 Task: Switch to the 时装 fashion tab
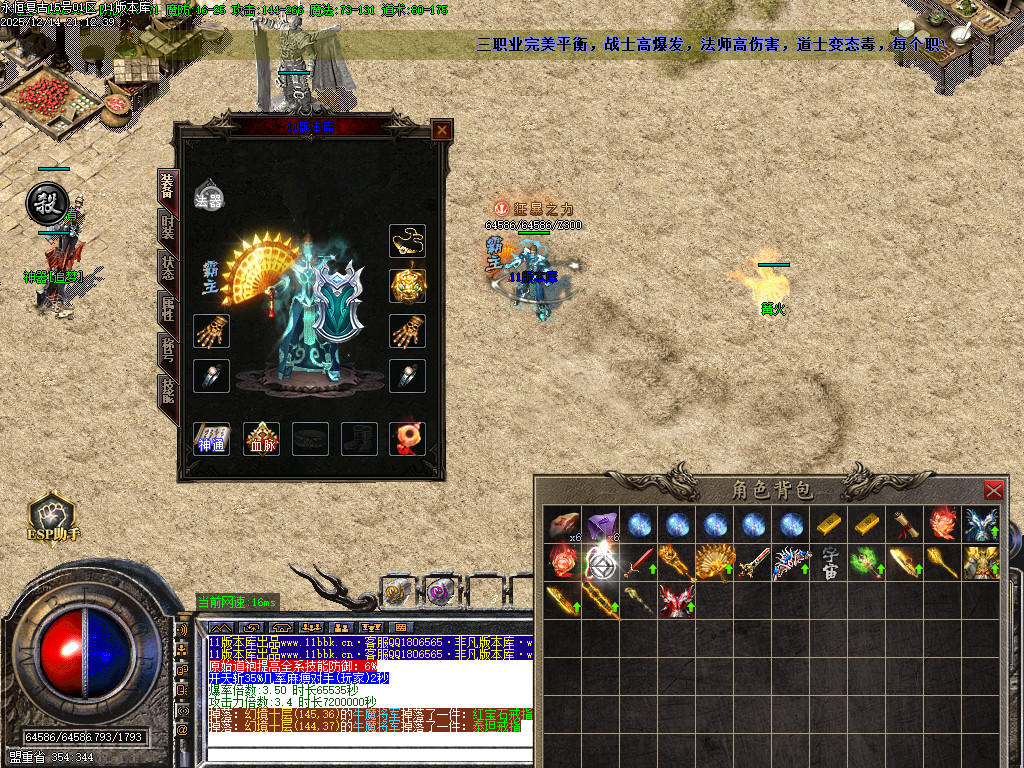tap(167, 228)
